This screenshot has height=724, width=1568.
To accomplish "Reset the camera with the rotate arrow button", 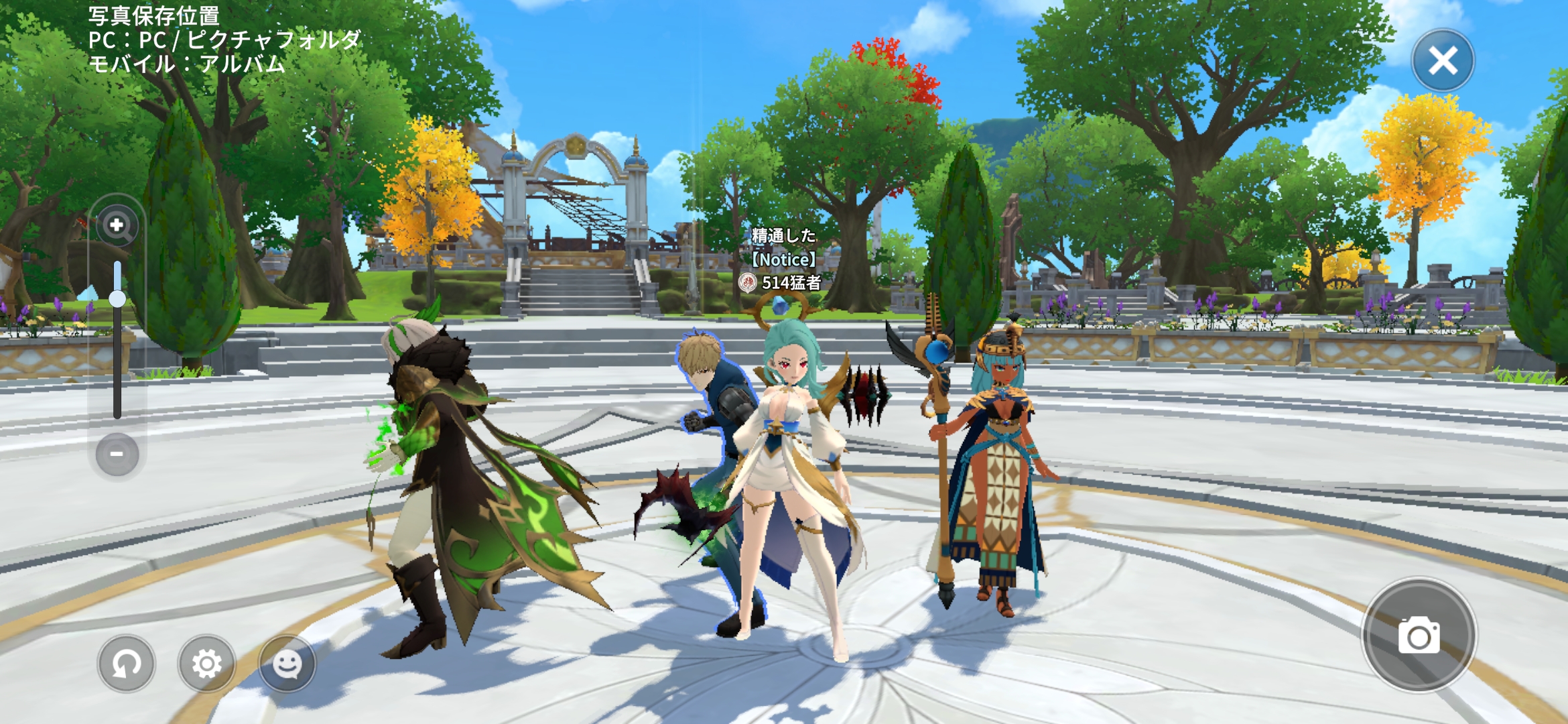I will [126, 664].
